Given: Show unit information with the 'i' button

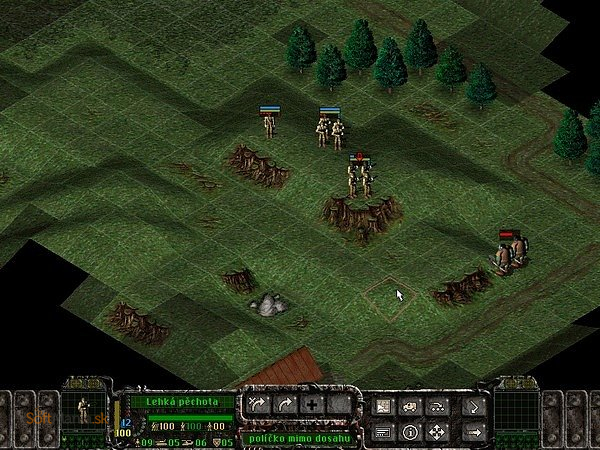Looking at the screenshot, I should tap(410, 432).
